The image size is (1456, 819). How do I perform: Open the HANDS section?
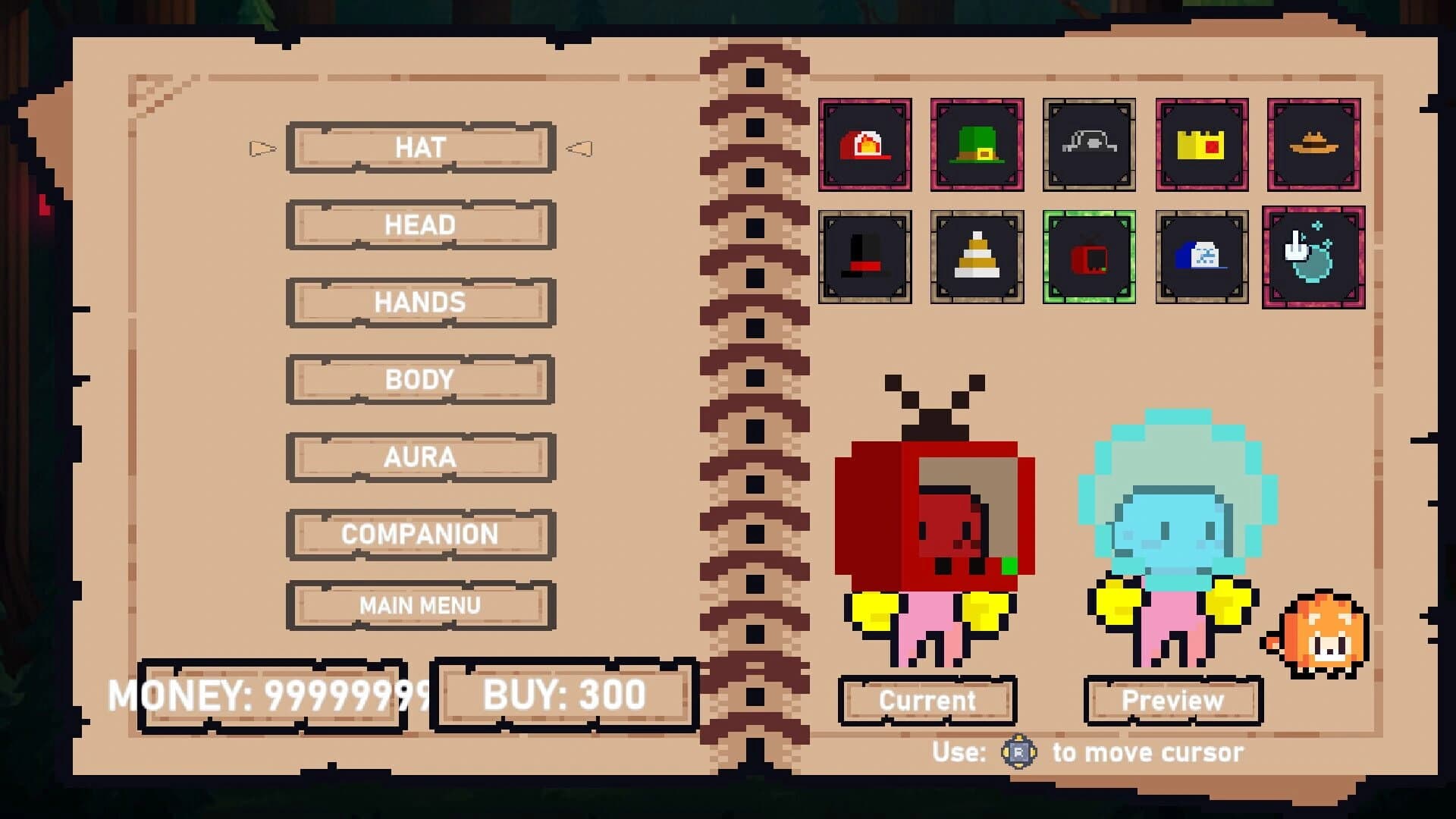pos(419,302)
